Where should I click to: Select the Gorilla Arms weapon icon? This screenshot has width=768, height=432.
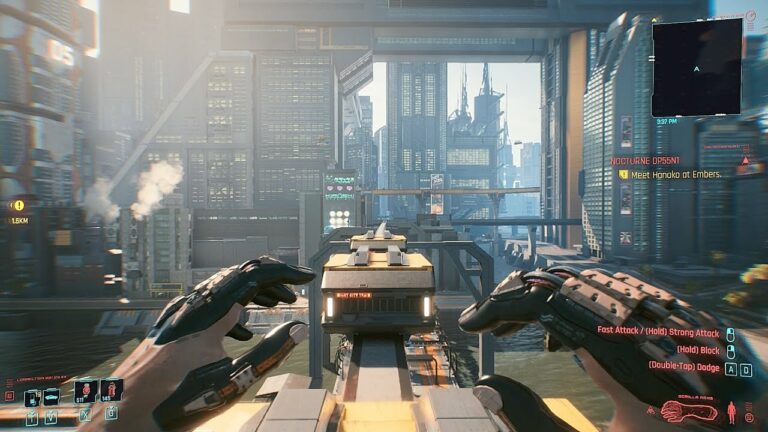point(689,411)
